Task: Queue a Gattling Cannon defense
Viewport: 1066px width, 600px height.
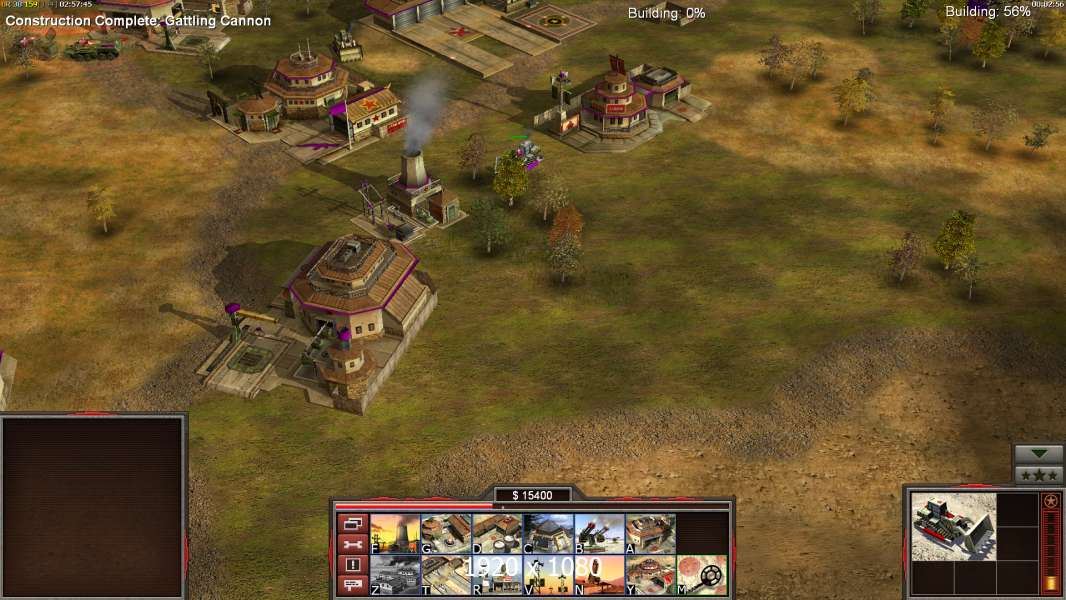Action: tap(599, 534)
